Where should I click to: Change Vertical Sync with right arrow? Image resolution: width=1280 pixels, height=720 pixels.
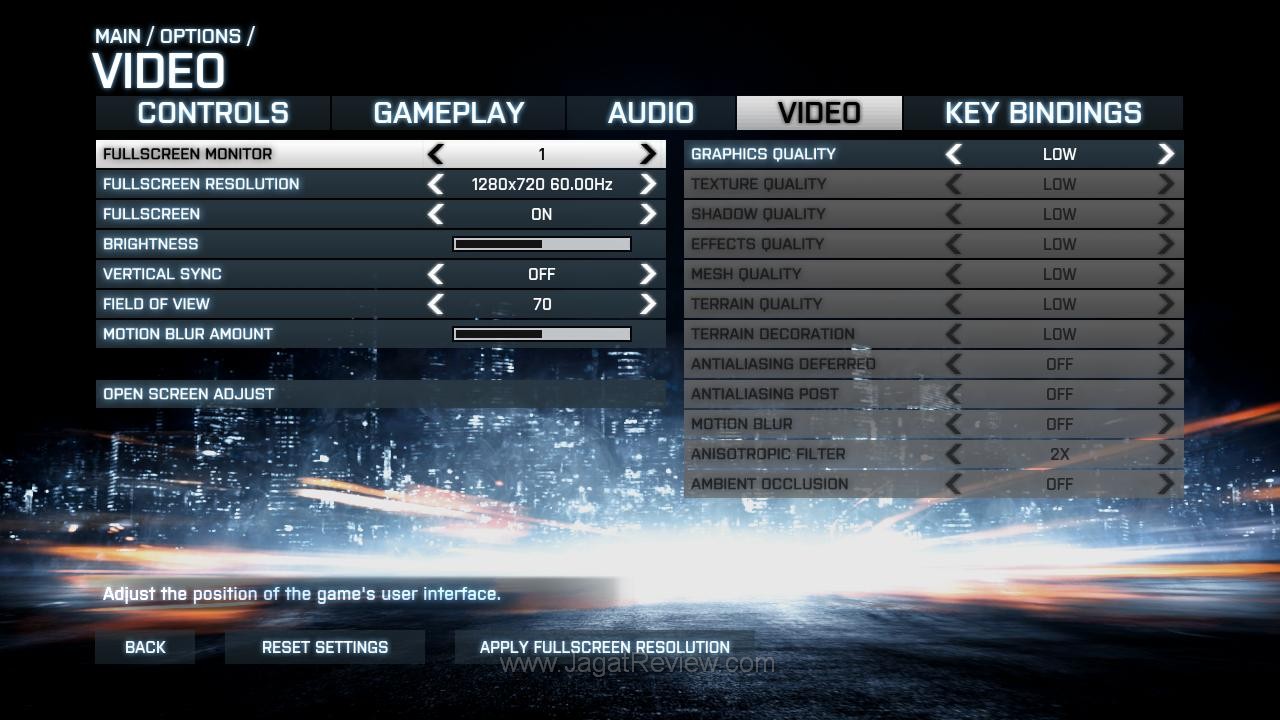tap(648, 274)
